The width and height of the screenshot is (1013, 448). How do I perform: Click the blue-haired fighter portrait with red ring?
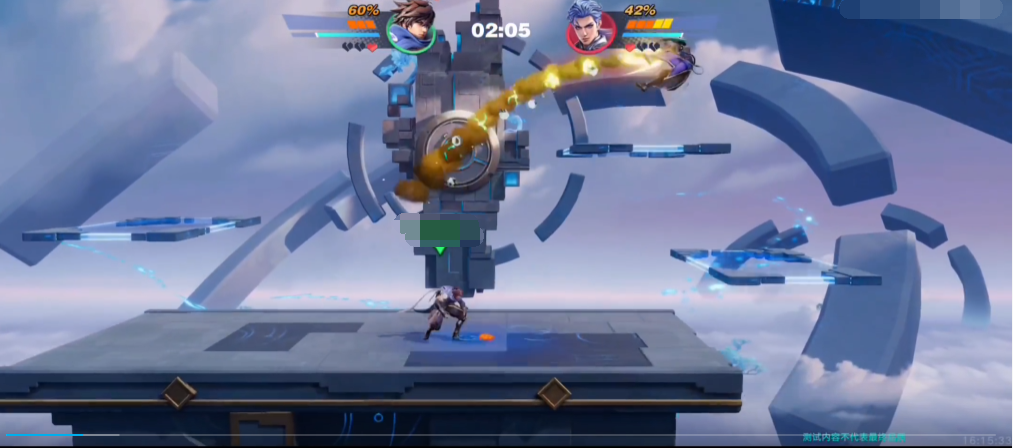pyautogui.click(x=591, y=28)
